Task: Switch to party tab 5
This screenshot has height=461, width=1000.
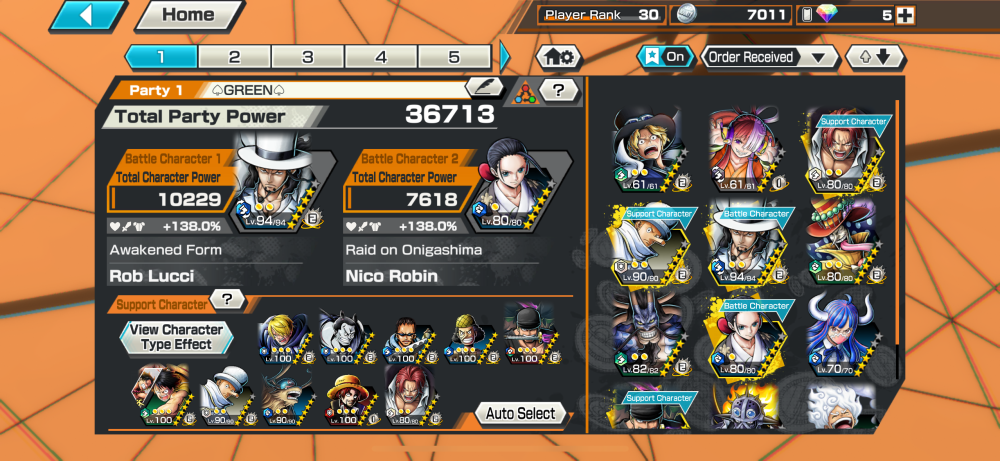Action: tap(454, 57)
